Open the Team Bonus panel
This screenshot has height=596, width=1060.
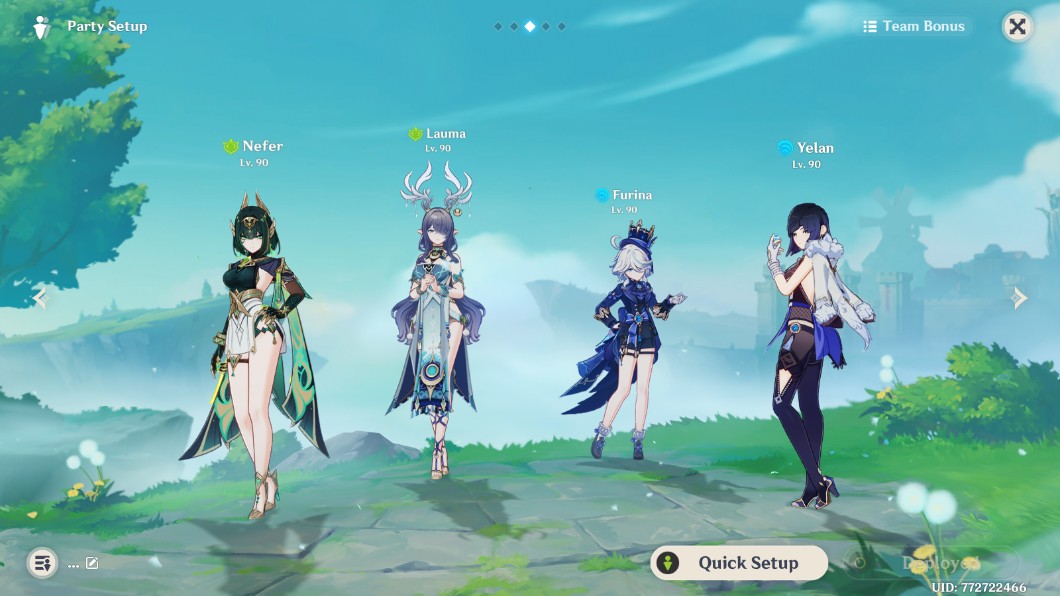click(x=915, y=27)
